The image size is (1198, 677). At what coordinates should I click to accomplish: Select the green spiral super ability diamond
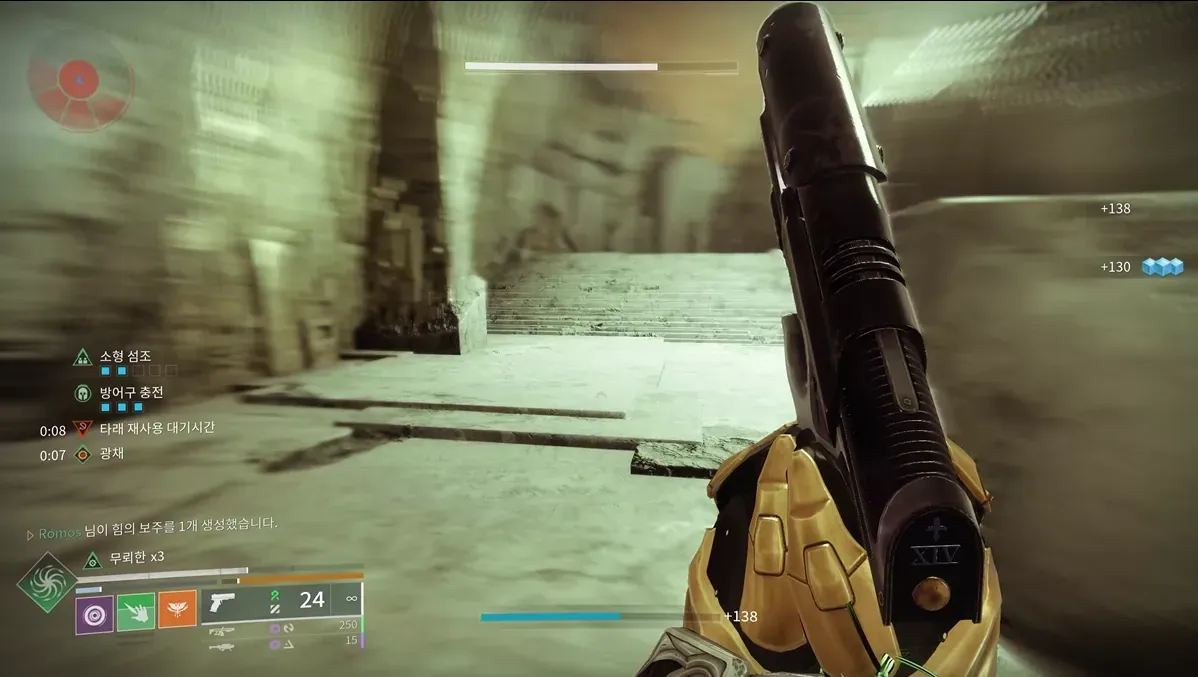tap(47, 582)
